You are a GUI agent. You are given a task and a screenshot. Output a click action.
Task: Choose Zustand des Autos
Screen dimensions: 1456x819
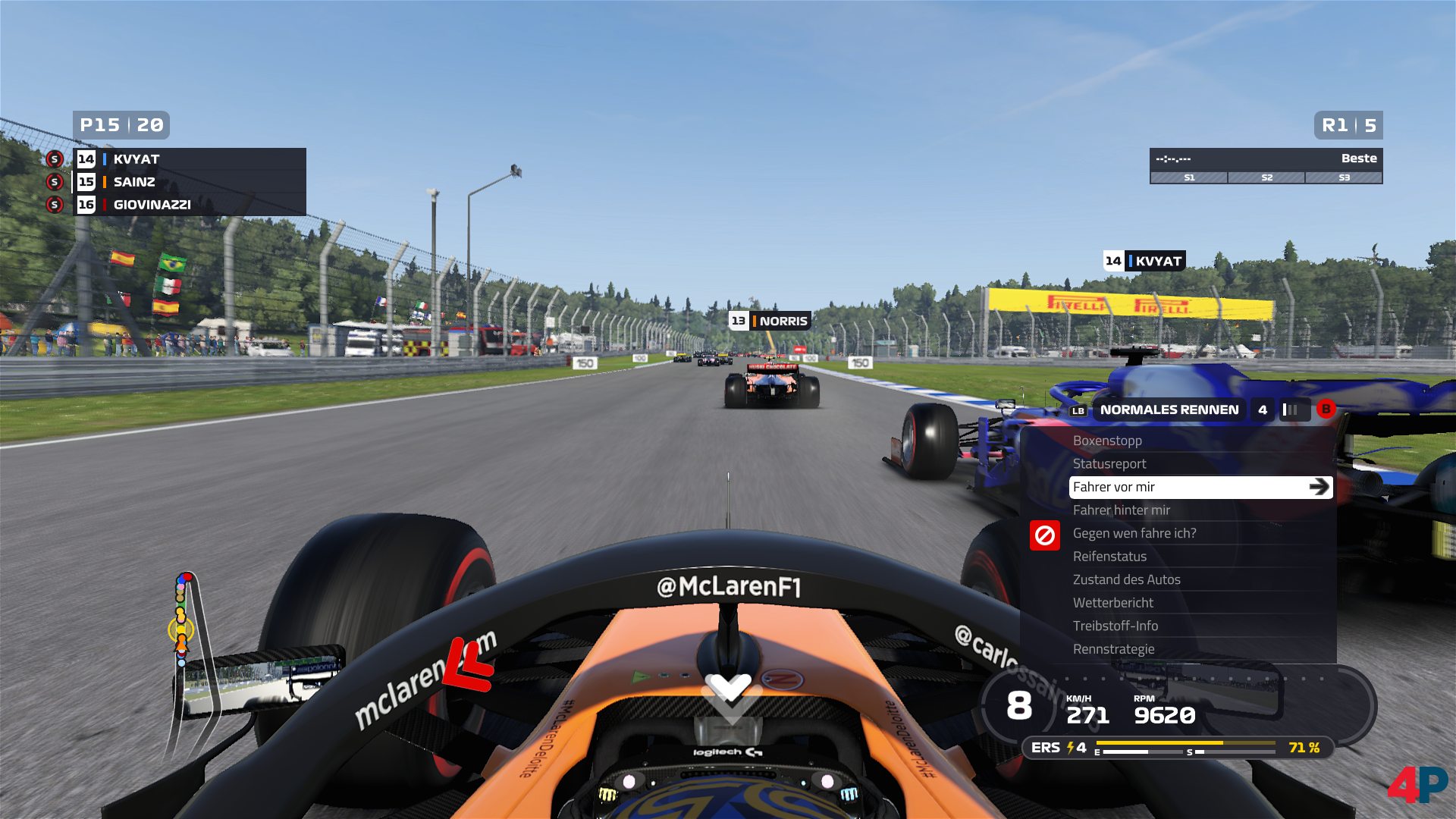pyautogui.click(x=1126, y=579)
